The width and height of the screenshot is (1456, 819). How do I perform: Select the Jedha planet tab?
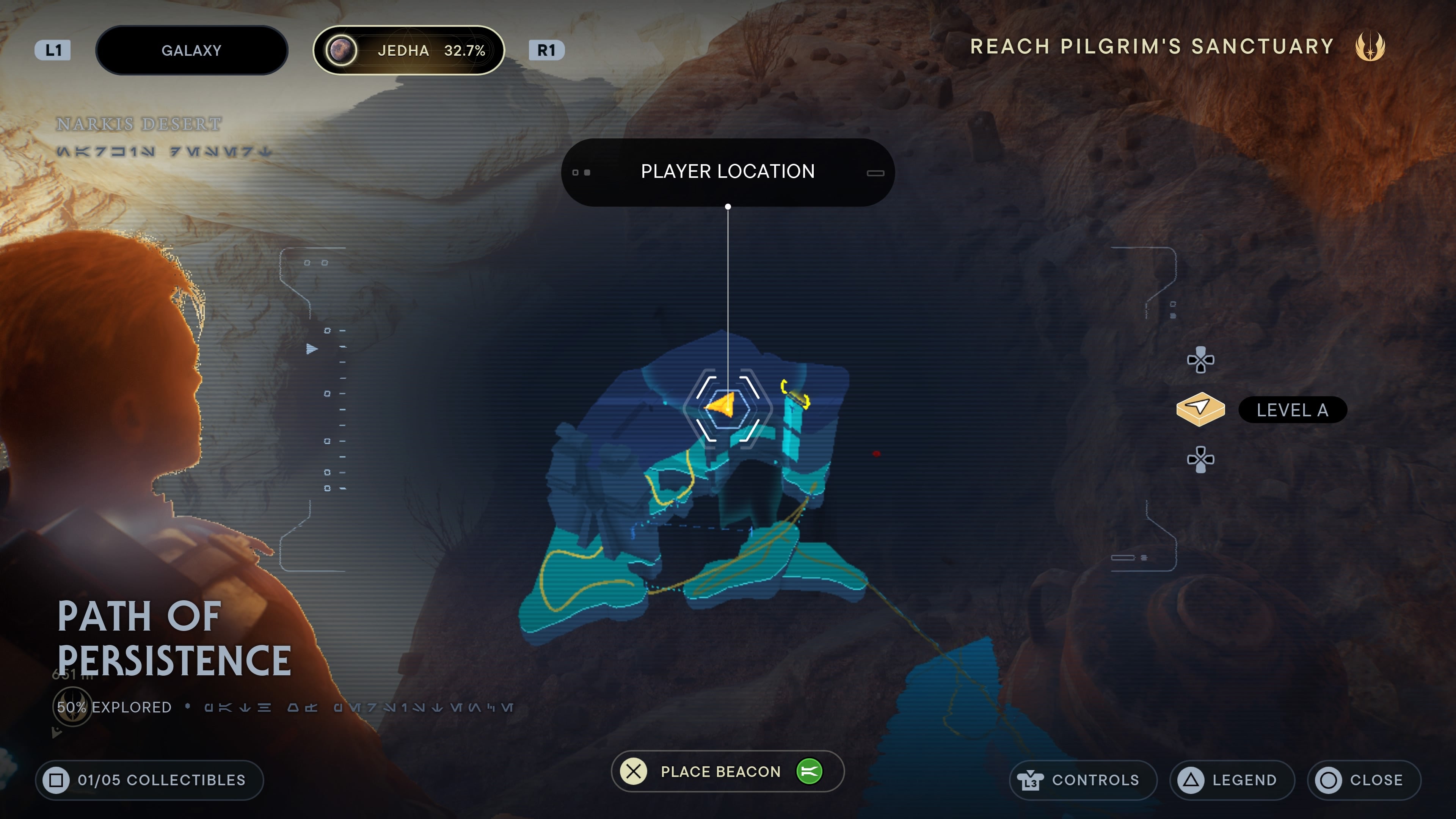[x=408, y=50]
